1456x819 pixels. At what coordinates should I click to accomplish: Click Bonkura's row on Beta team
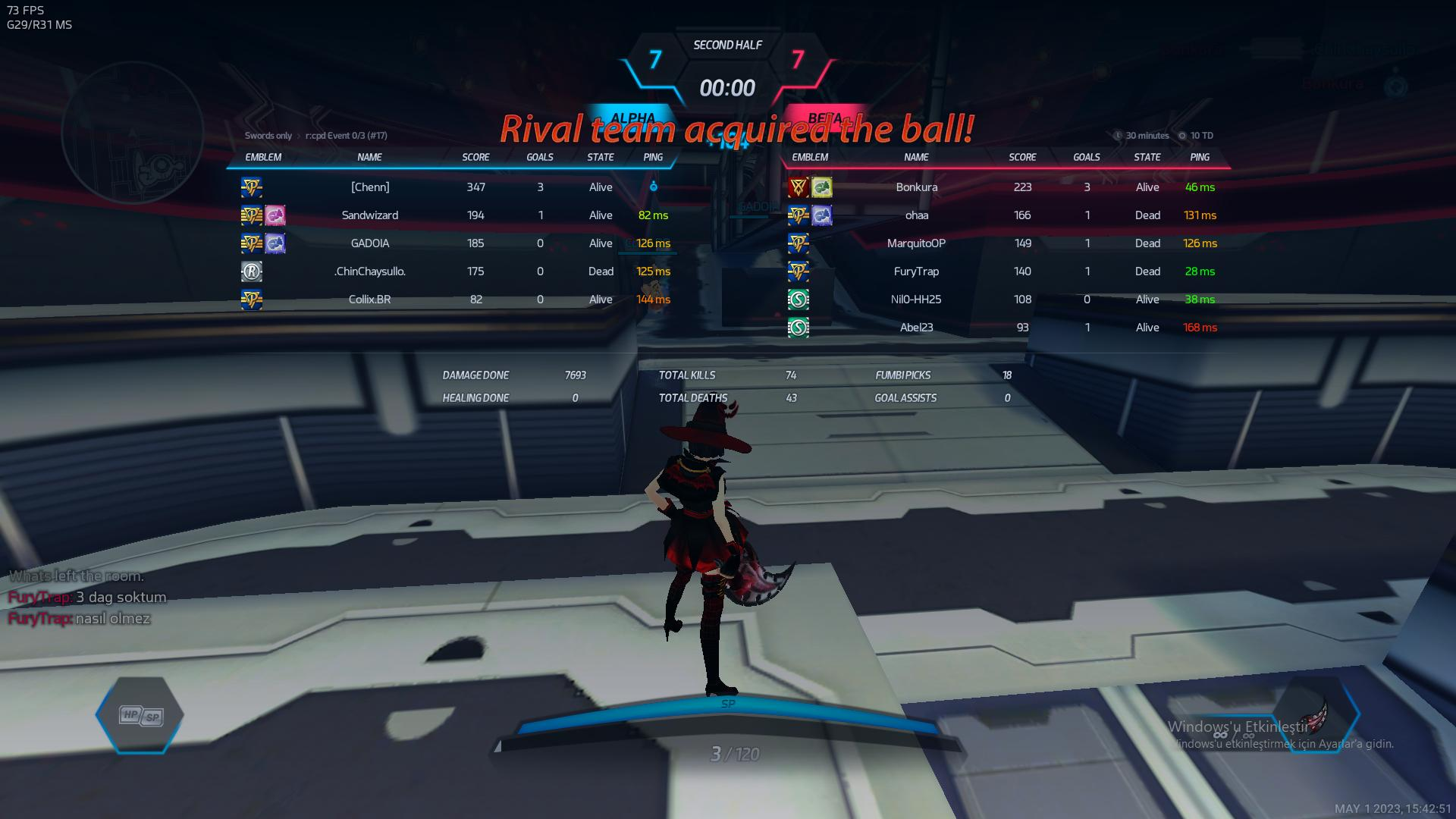(916, 187)
